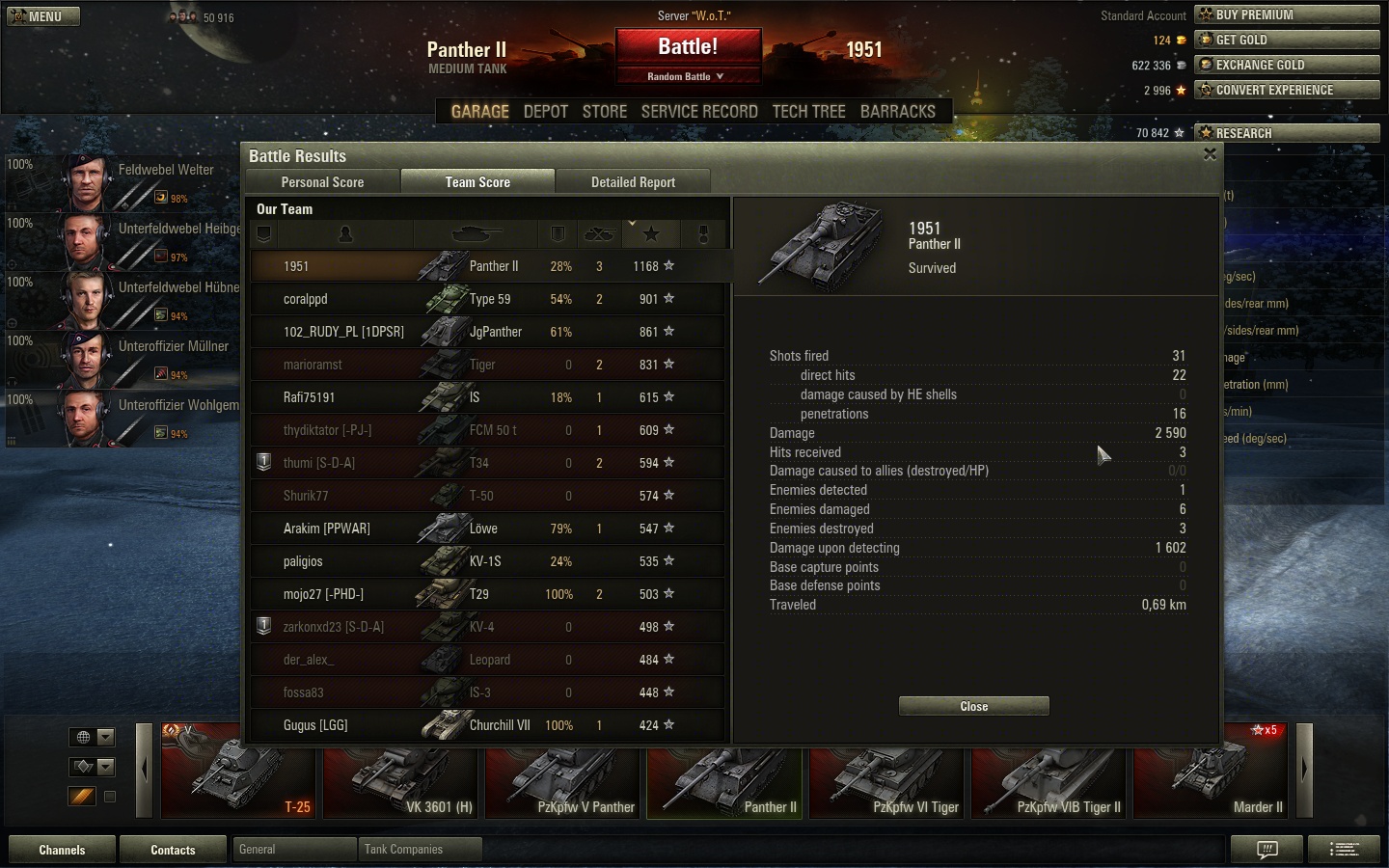Switch to Personal Score tab
Viewport: 1389px width, 868px height.
click(322, 182)
